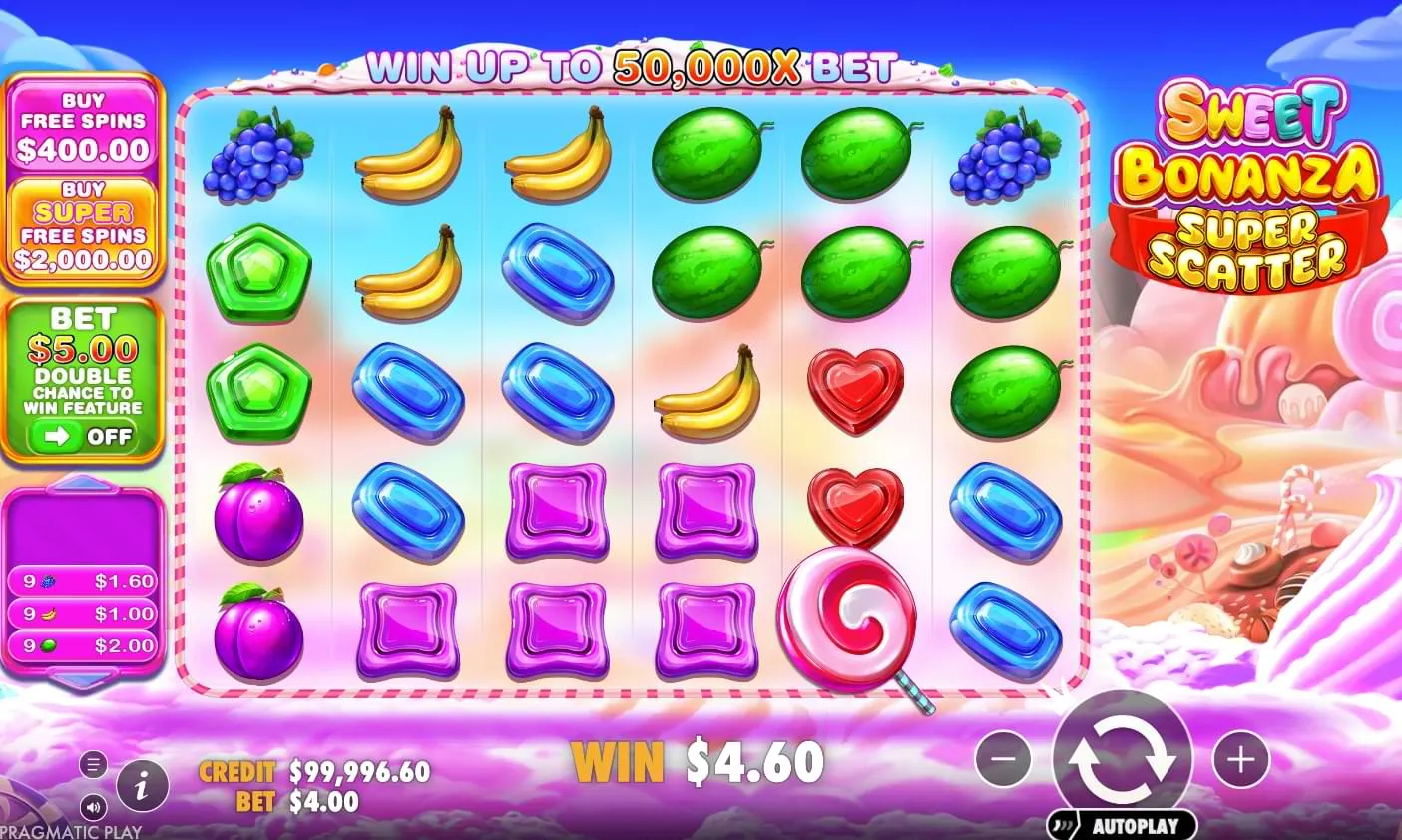The width and height of the screenshot is (1402, 840).
Task: Click the Pragmatic Play label
Action: pos(70,829)
